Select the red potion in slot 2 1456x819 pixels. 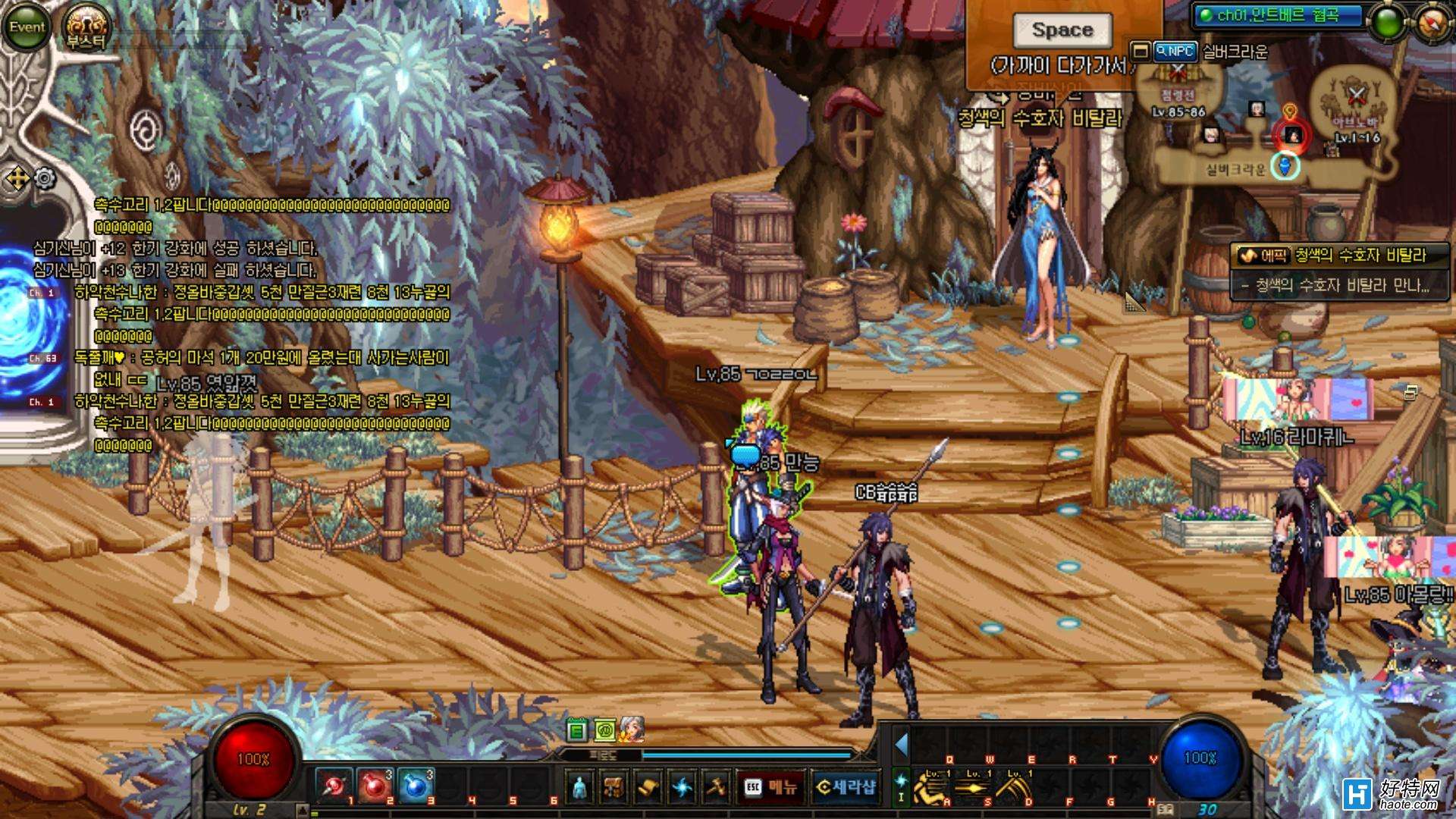click(x=374, y=786)
